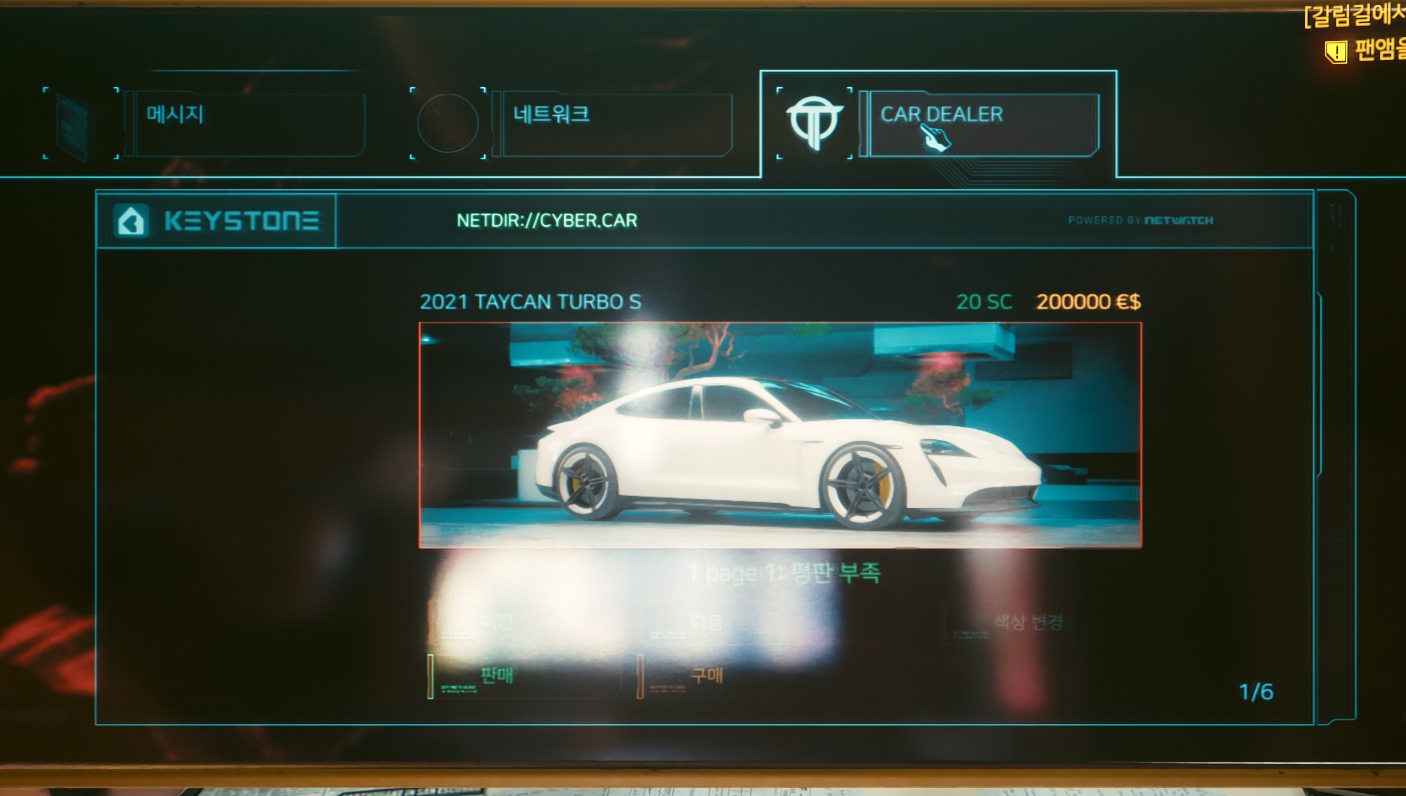Click the NETDIR://CYBER.CAR address bar

pos(546,221)
